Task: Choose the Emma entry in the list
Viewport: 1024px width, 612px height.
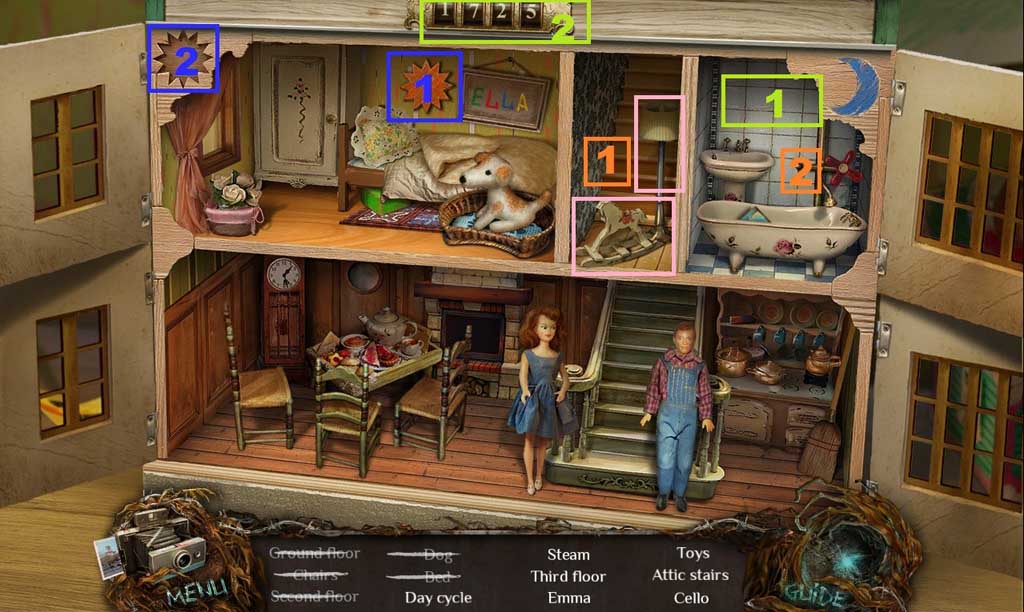Action: (568, 598)
